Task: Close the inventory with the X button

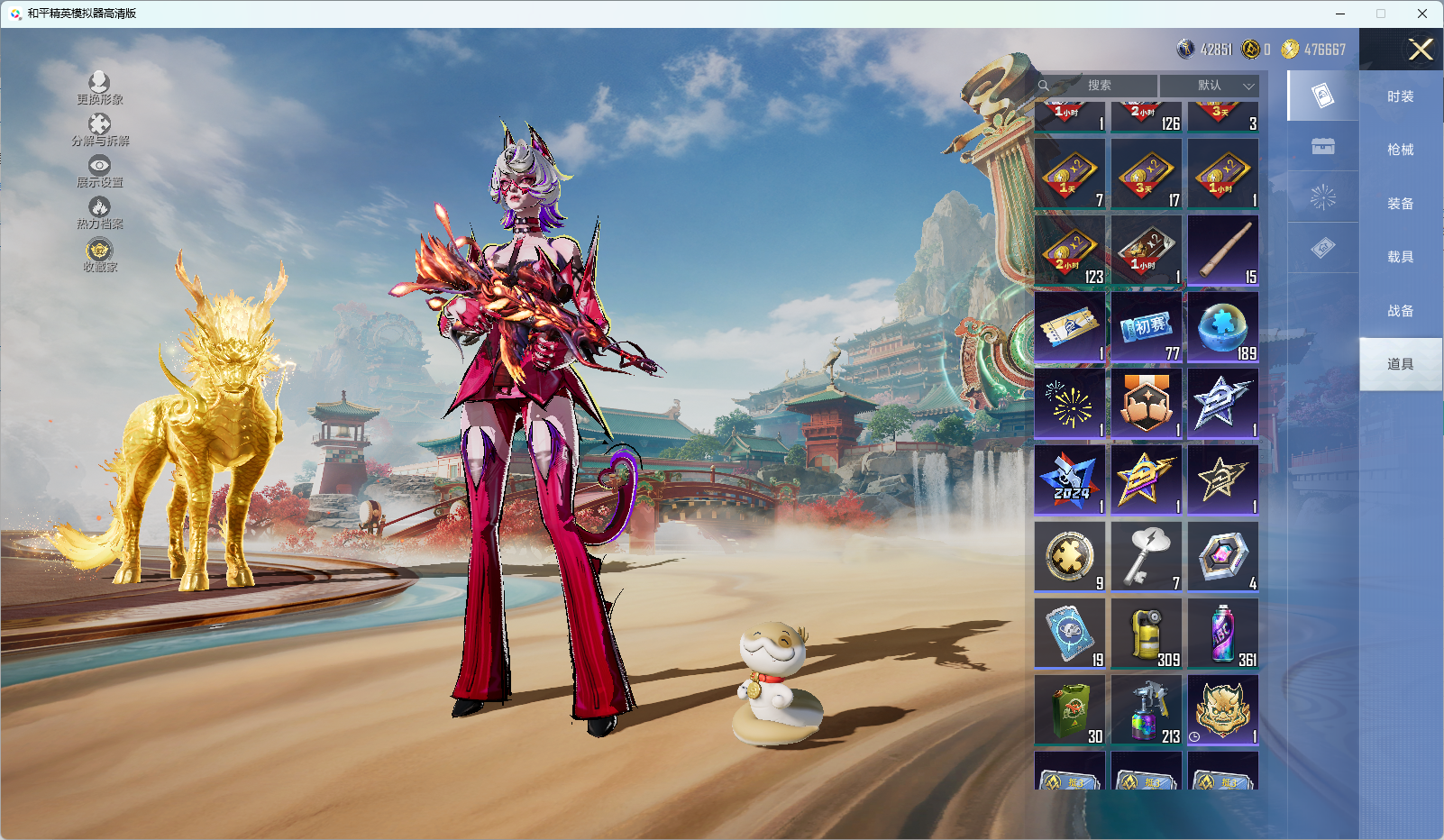Action: point(1421,50)
